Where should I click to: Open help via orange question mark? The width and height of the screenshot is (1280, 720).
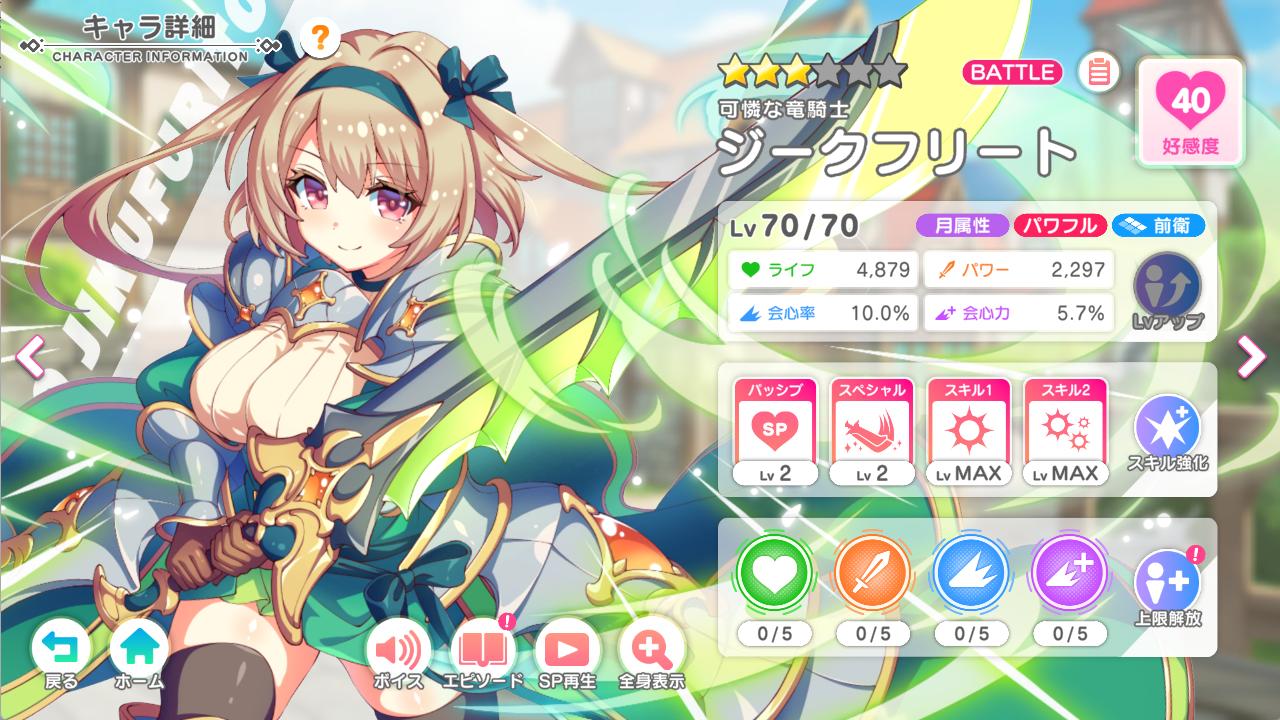coord(319,39)
